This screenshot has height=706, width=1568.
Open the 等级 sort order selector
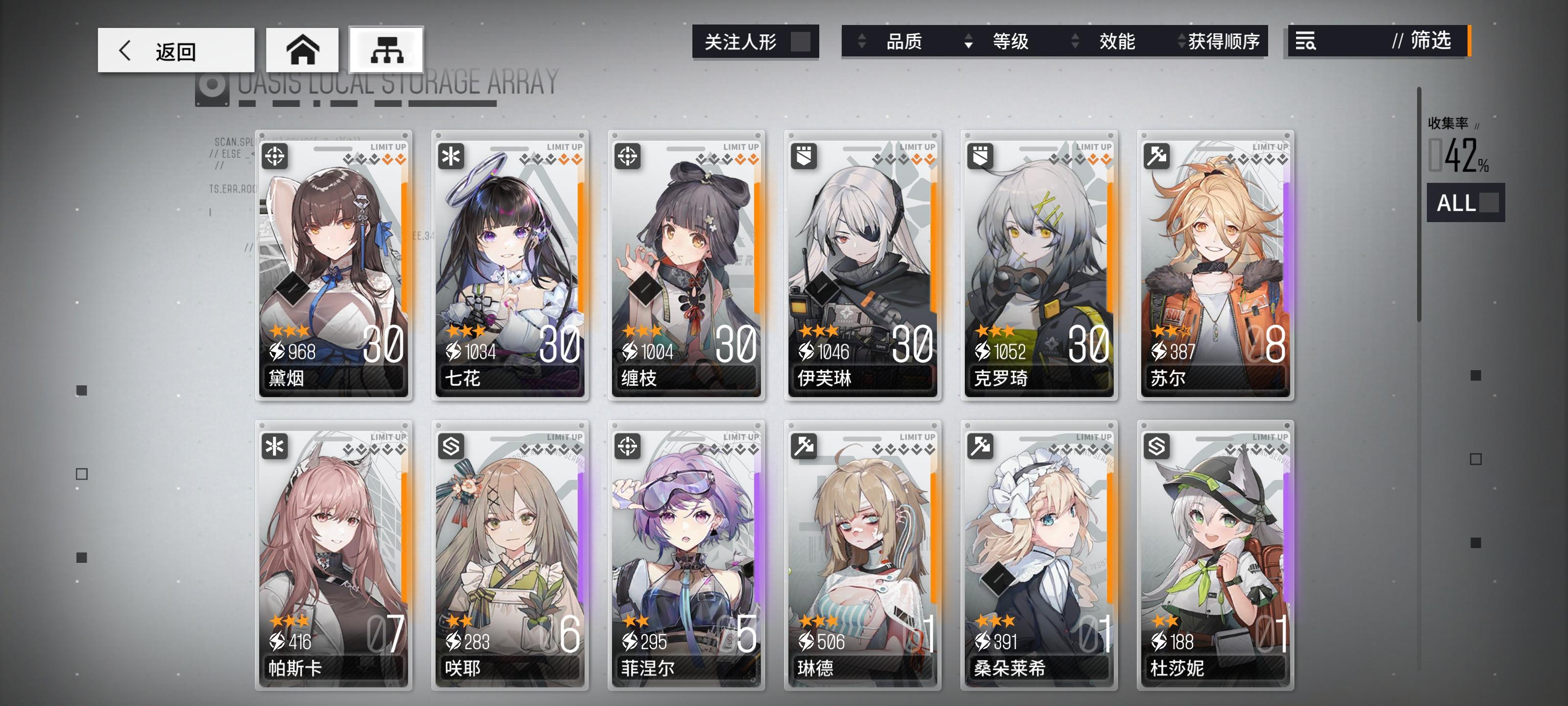click(1010, 42)
